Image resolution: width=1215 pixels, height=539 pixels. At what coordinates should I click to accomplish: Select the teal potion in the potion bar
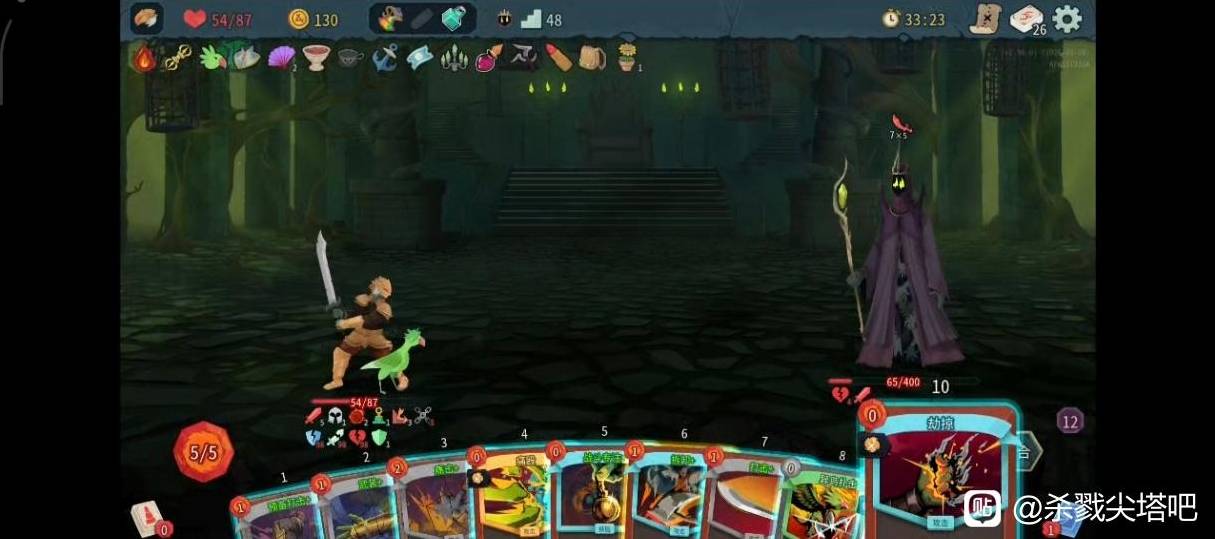tap(454, 19)
